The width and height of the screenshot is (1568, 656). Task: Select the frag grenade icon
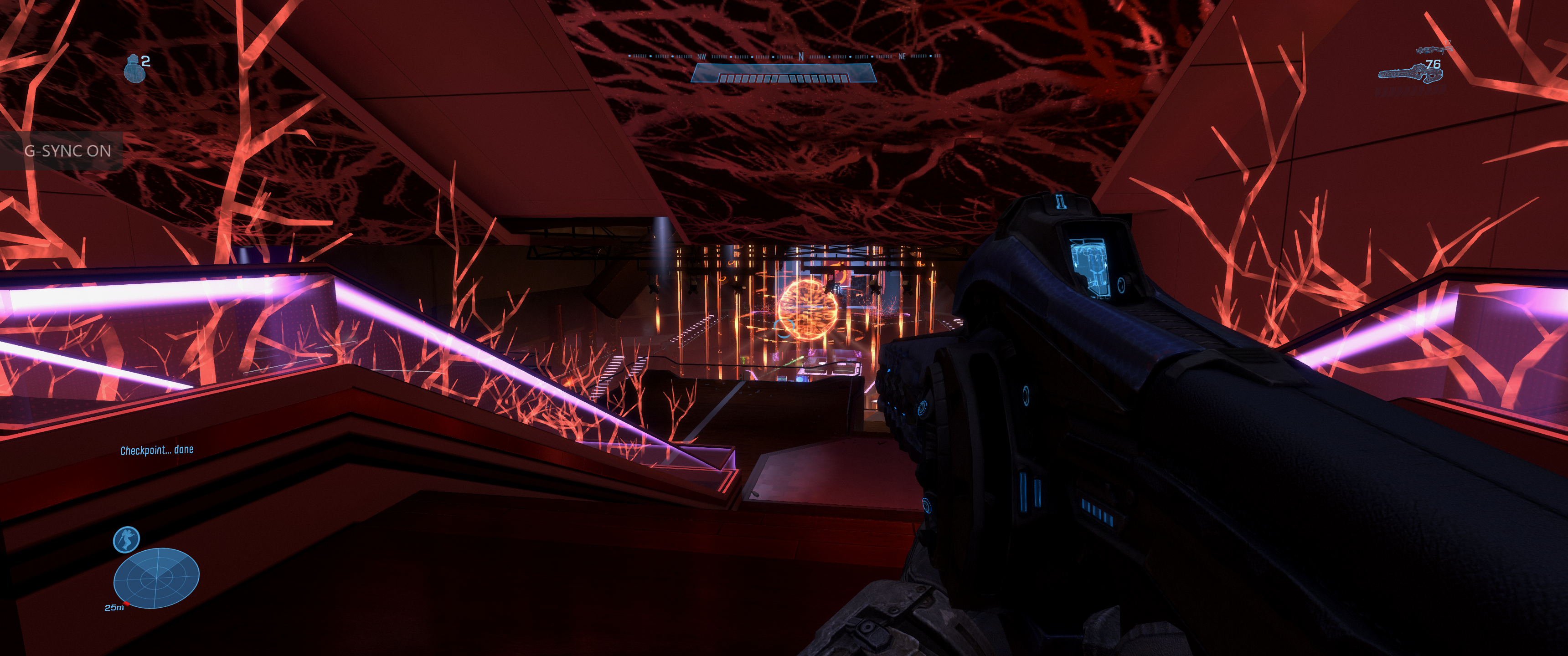[133, 68]
